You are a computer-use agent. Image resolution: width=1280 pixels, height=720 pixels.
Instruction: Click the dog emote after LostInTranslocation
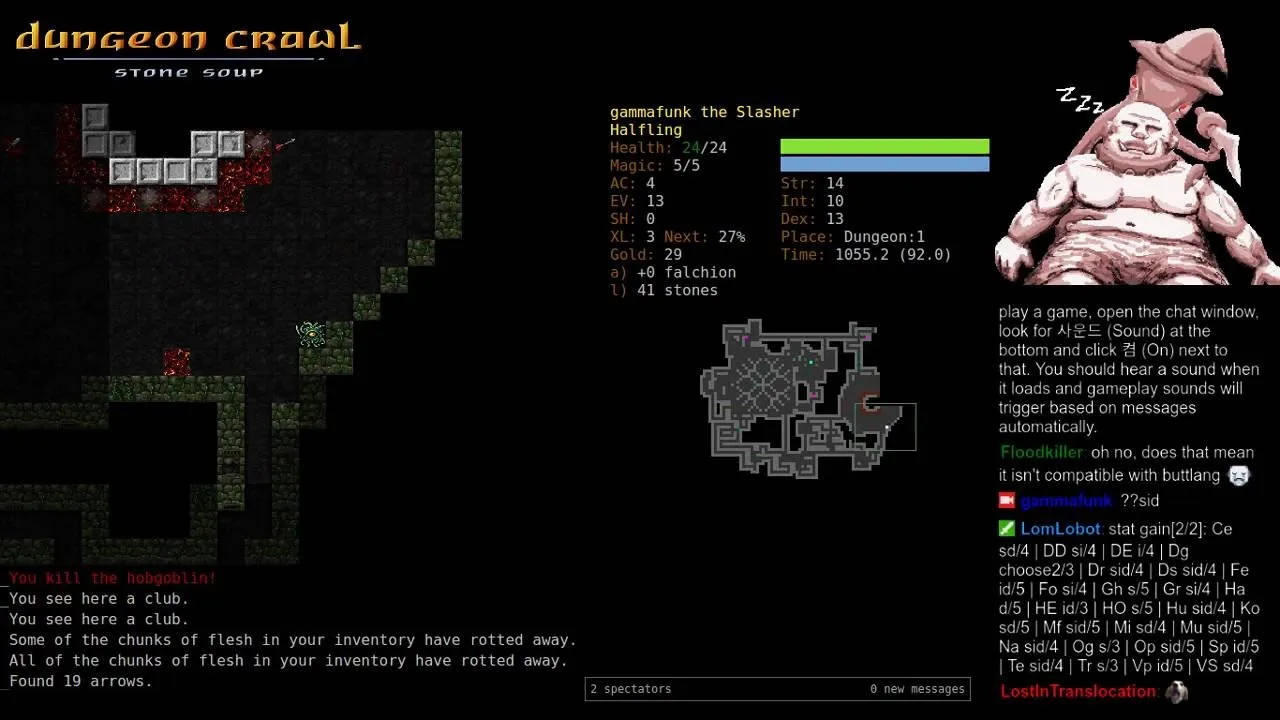click(x=1176, y=691)
